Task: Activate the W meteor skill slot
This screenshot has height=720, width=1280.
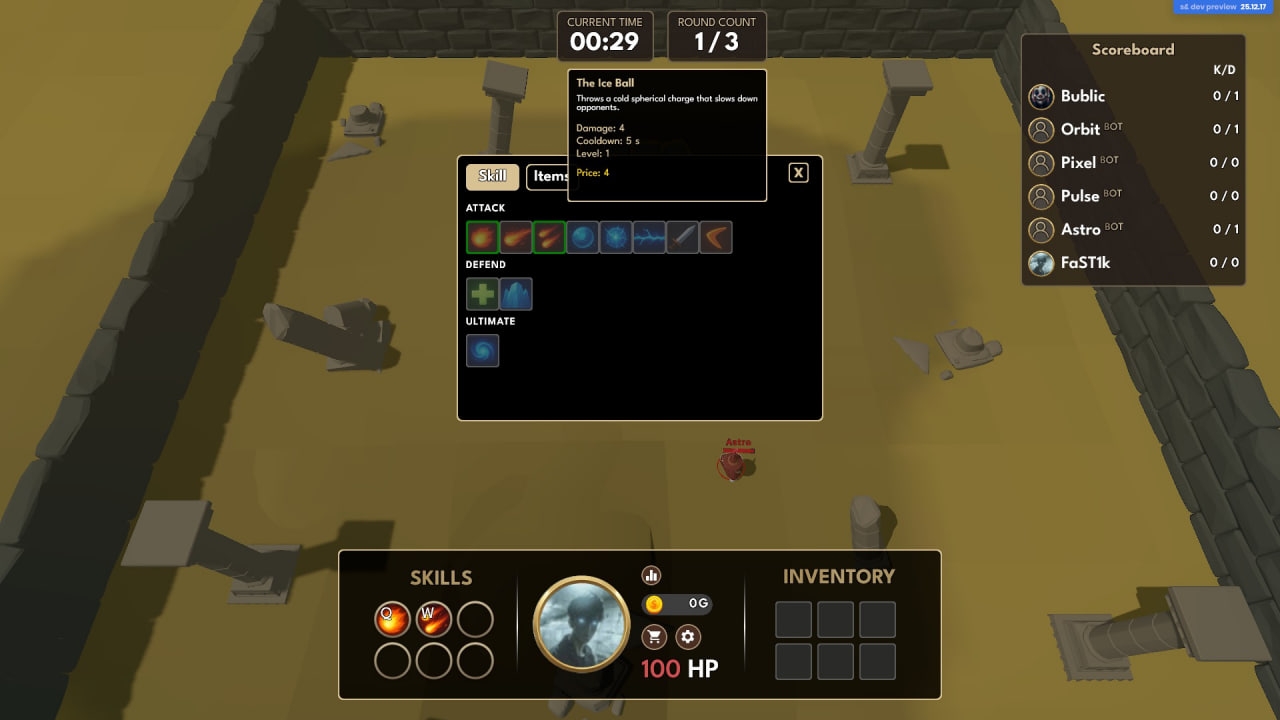Action: pos(434,619)
